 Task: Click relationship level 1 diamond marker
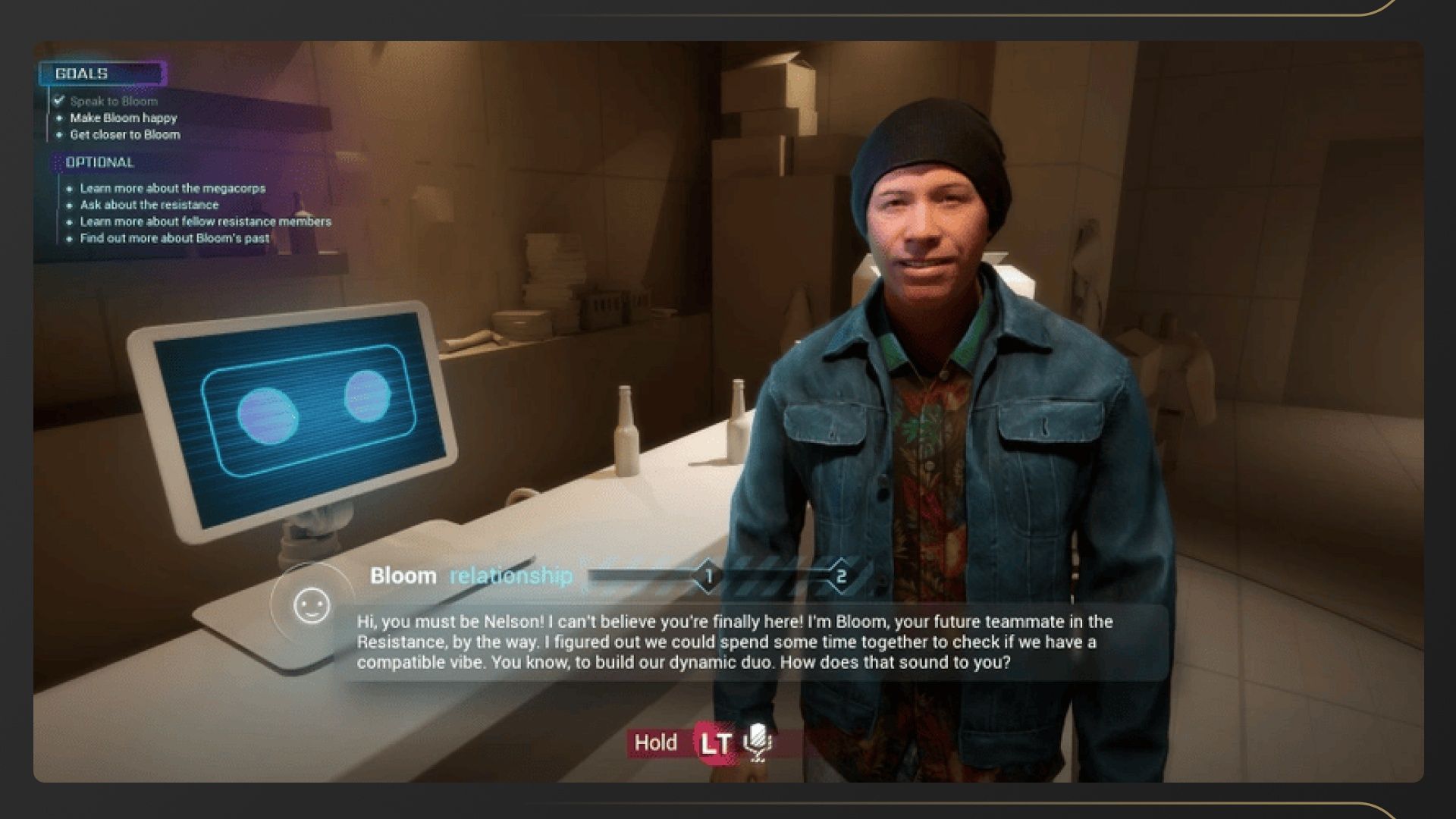click(708, 576)
